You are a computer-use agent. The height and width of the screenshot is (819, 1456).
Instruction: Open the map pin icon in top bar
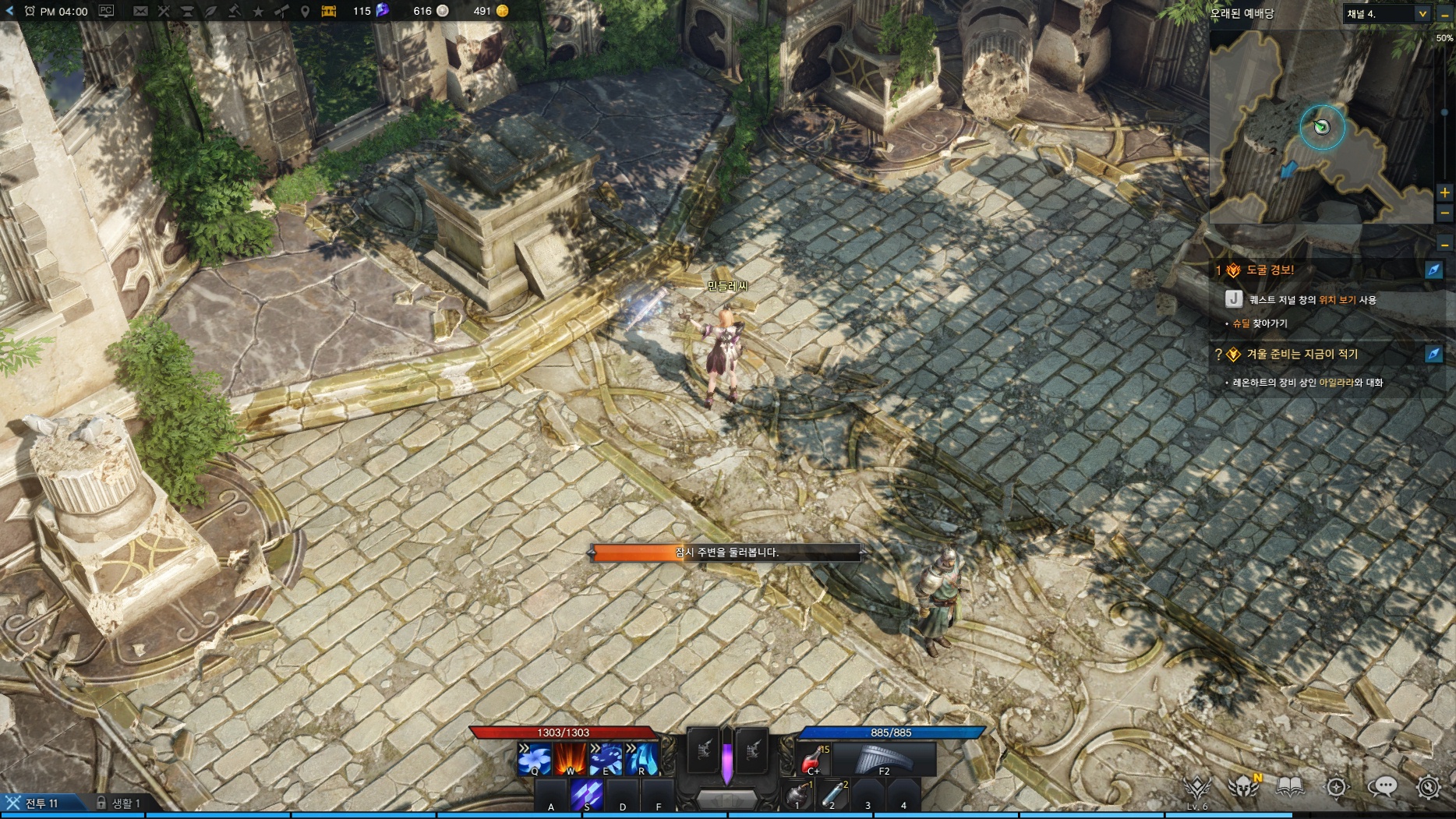pyautogui.click(x=305, y=11)
